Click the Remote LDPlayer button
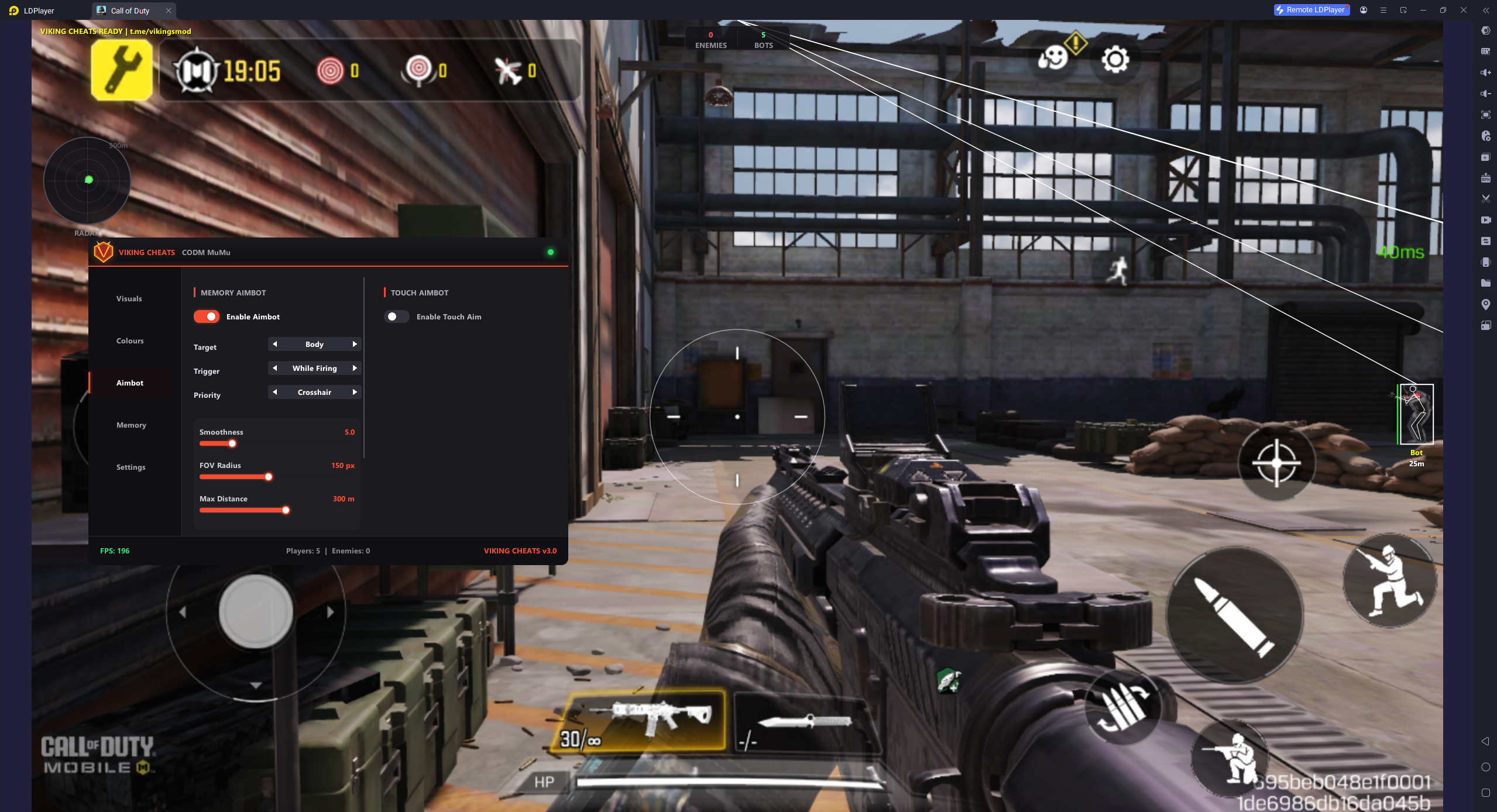The height and width of the screenshot is (812, 1497). point(1311,10)
